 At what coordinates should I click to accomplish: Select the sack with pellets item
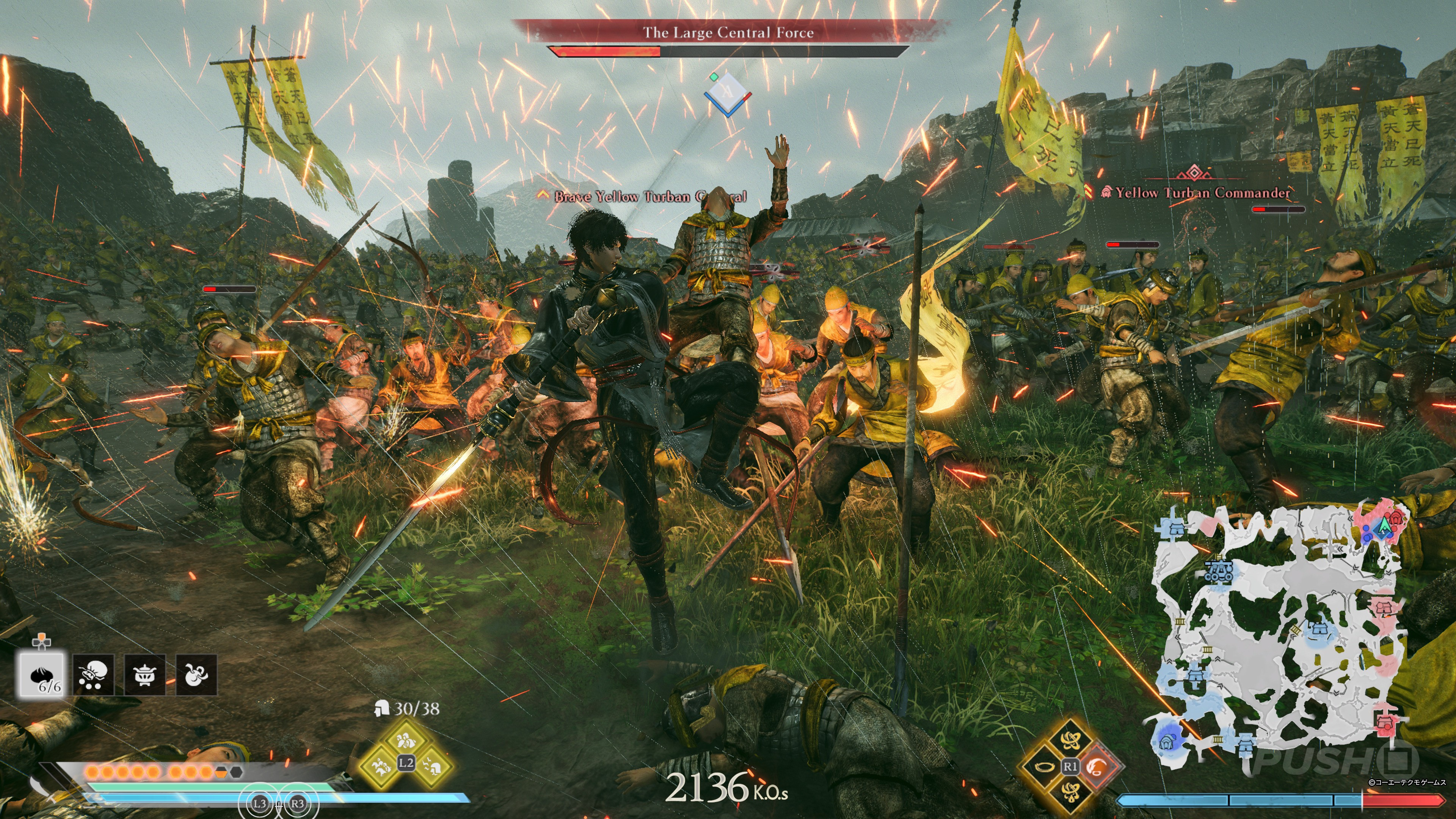(x=93, y=675)
